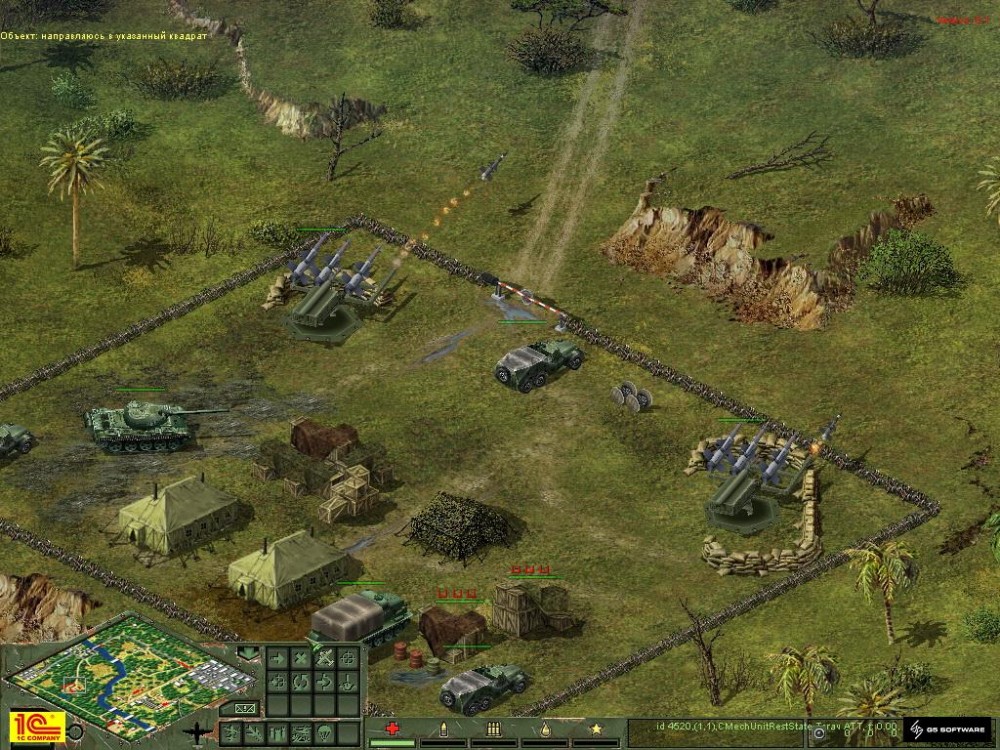Choose the circular rotate arrows command

pos(299,683)
